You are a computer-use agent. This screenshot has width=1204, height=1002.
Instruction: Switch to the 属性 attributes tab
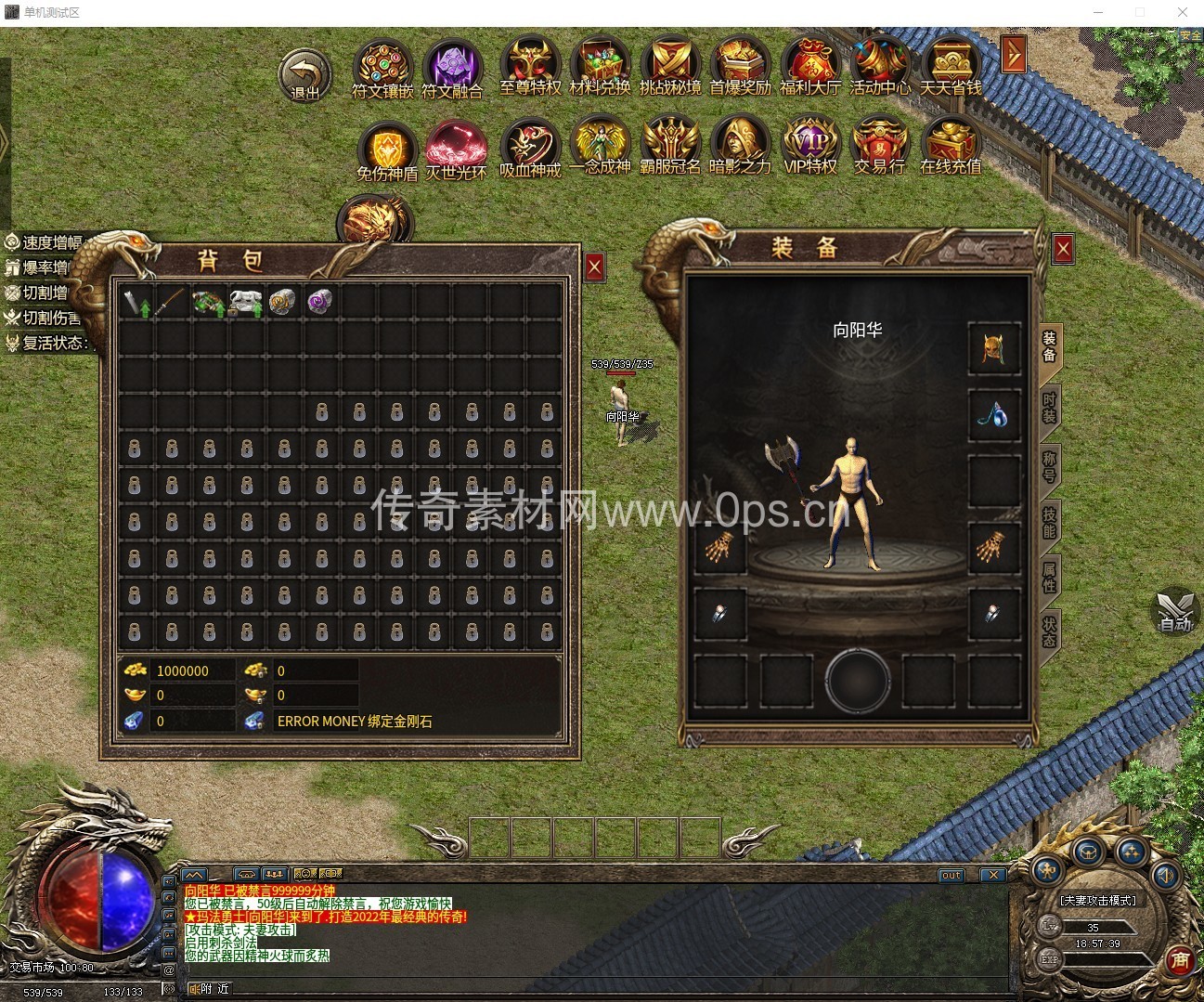[1049, 578]
